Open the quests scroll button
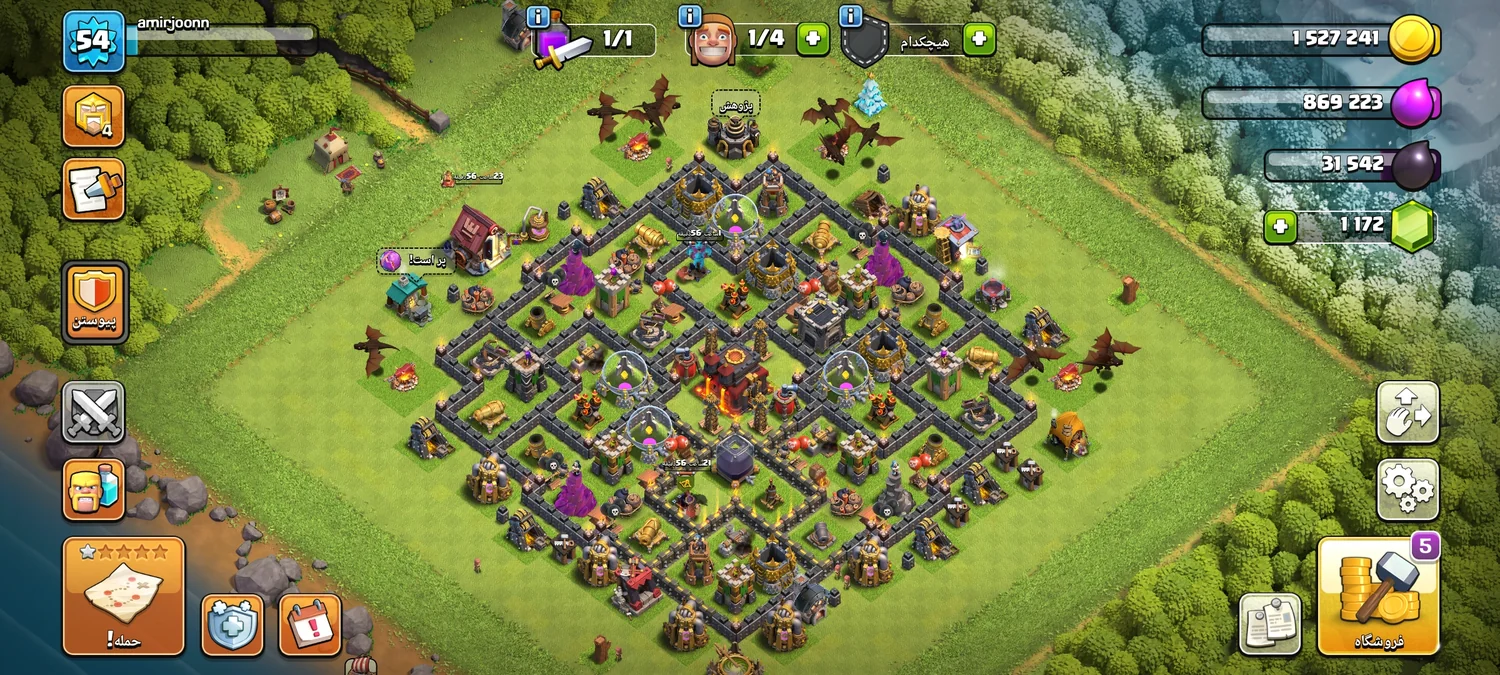This screenshot has width=1500, height=675. 93,189
